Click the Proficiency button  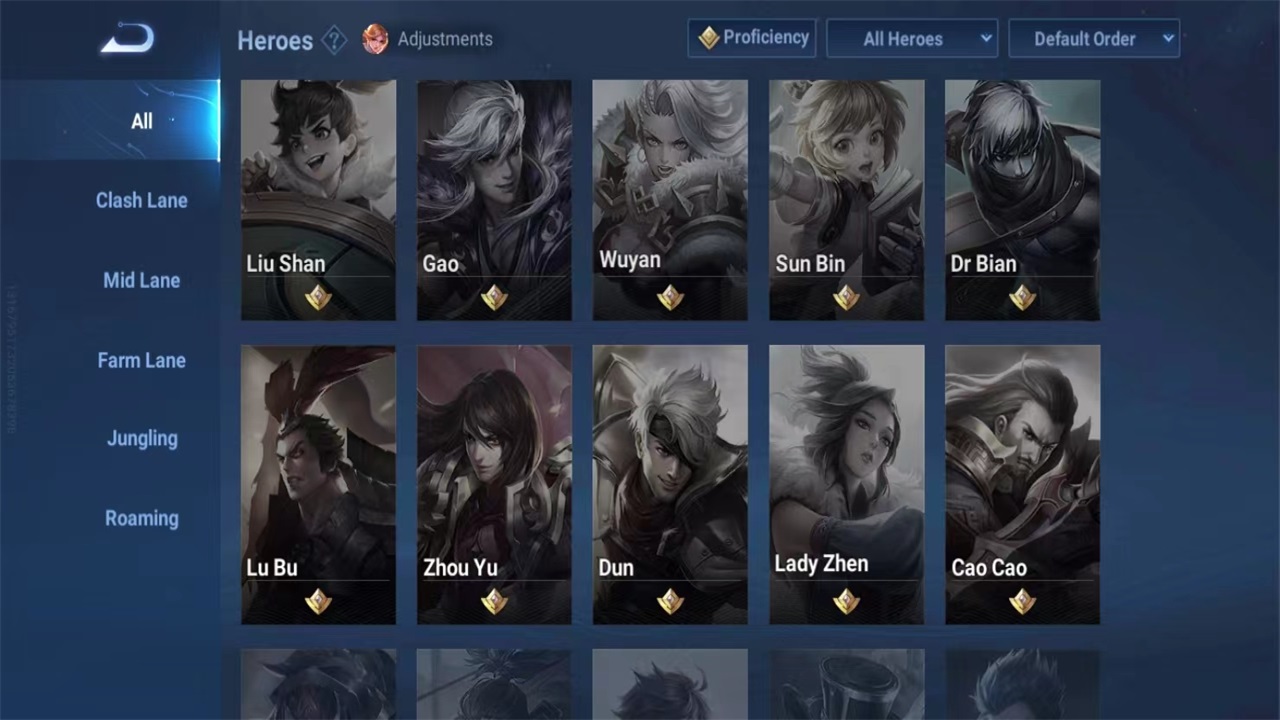[x=752, y=38]
